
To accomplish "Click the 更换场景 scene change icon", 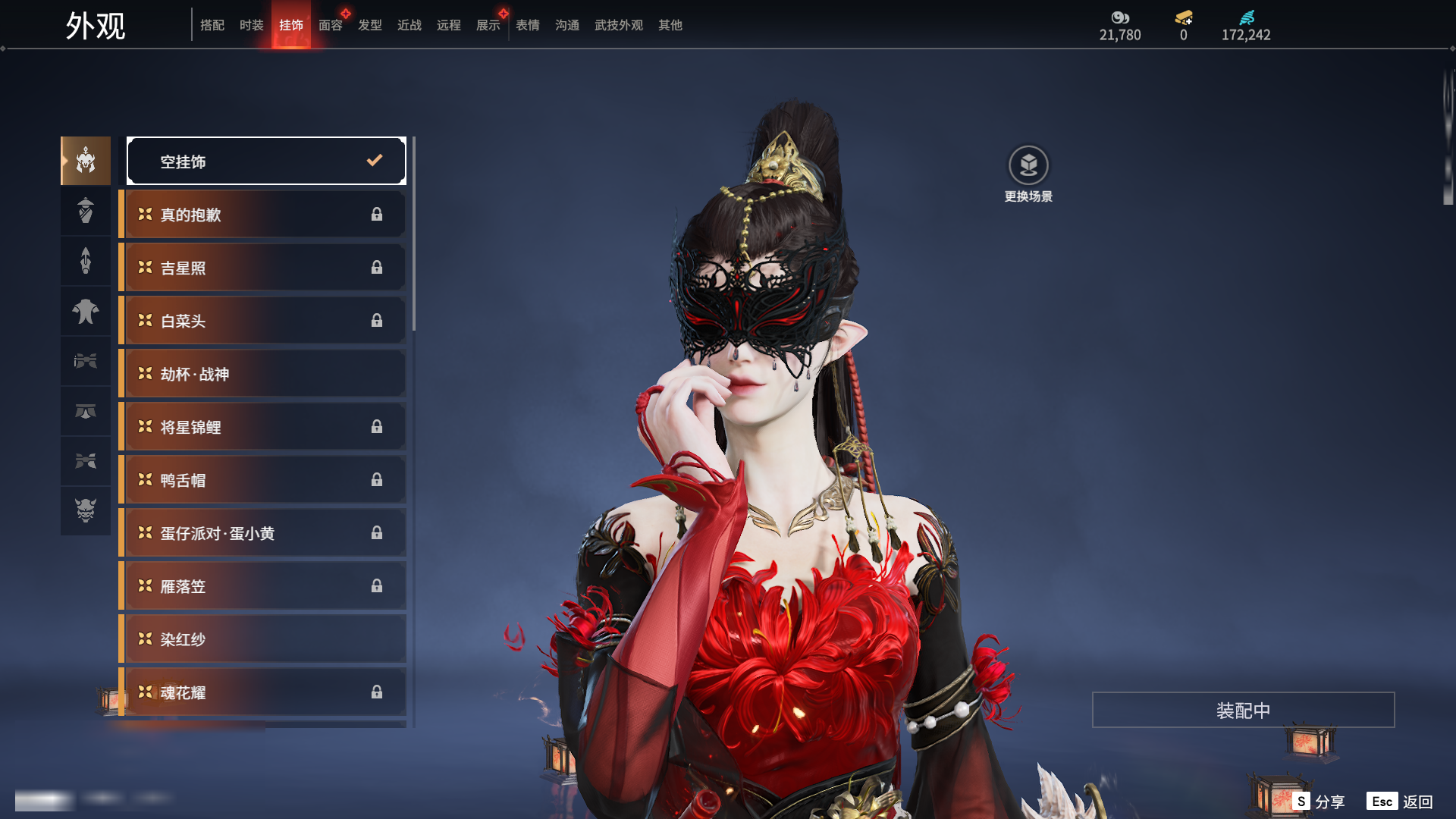I will [1028, 165].
